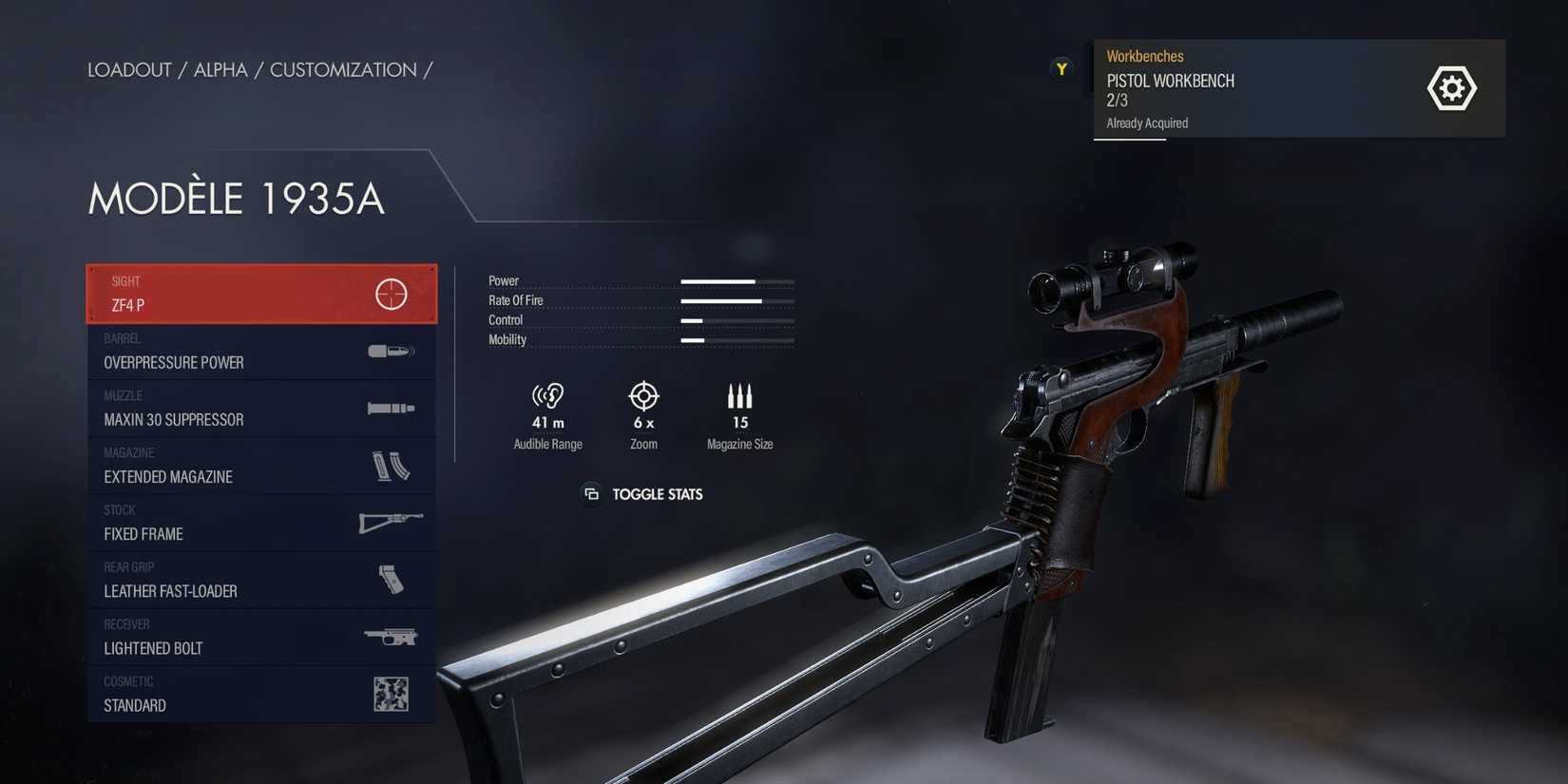The width and height of the screenshot is (1568, 784).
Task: Open the Pistol Workbench gear icon
Action: coord(1452,87)
